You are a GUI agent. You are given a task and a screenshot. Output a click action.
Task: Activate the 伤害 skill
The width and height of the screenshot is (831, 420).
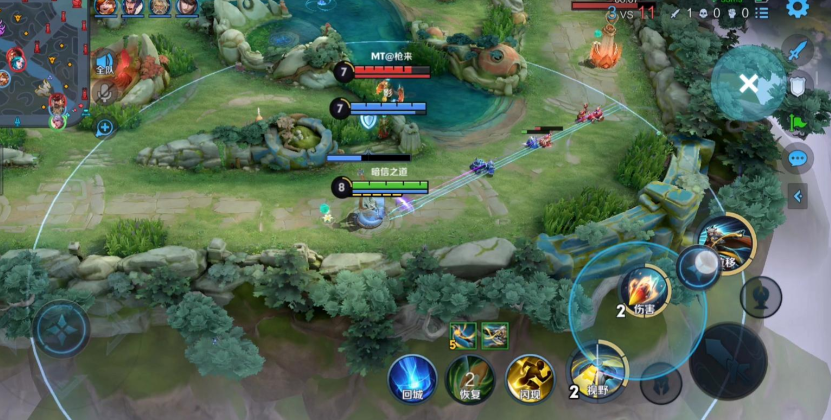645,289
